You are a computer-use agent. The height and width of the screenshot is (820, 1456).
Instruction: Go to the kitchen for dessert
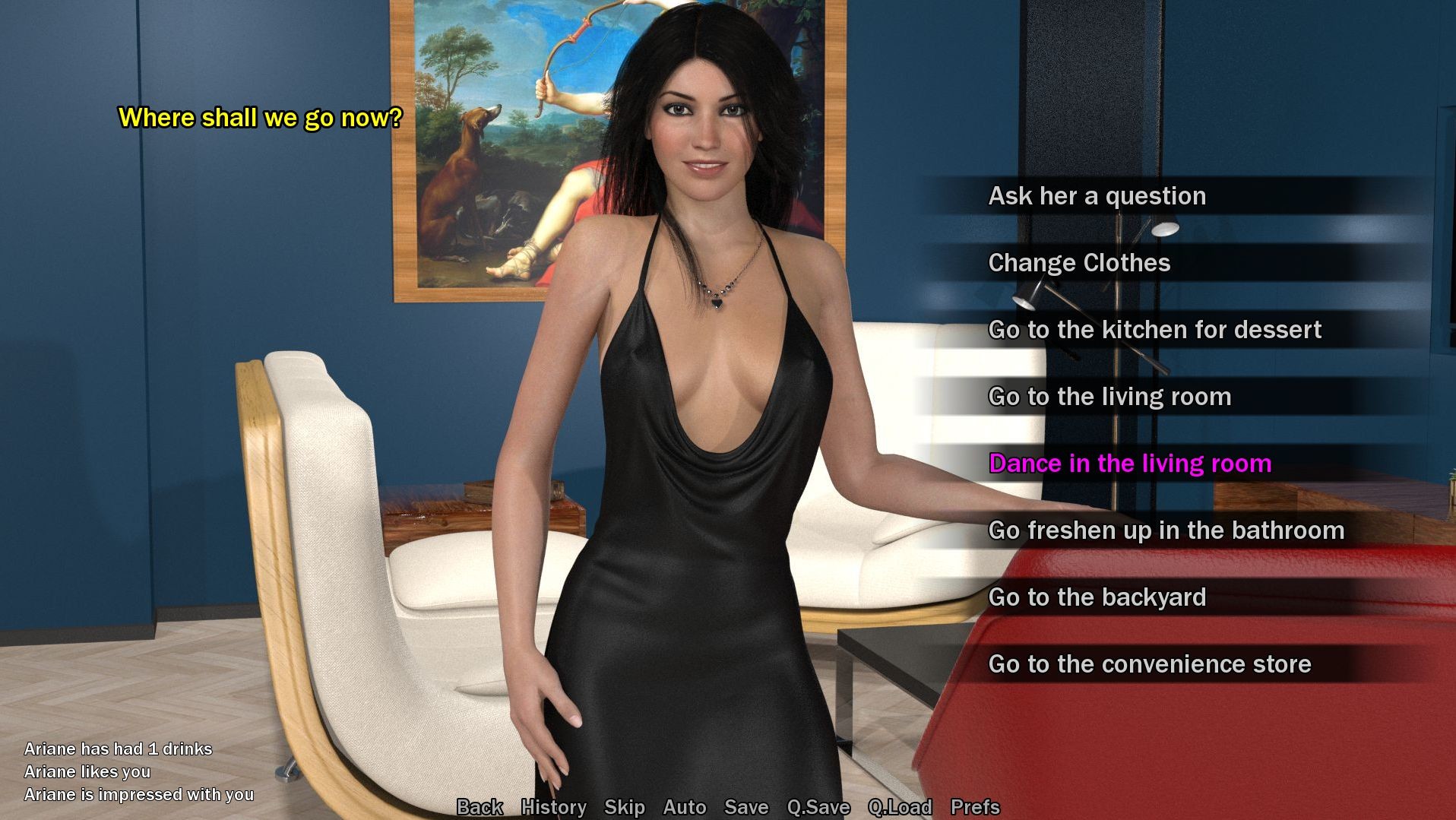(x=1154, y=329)
